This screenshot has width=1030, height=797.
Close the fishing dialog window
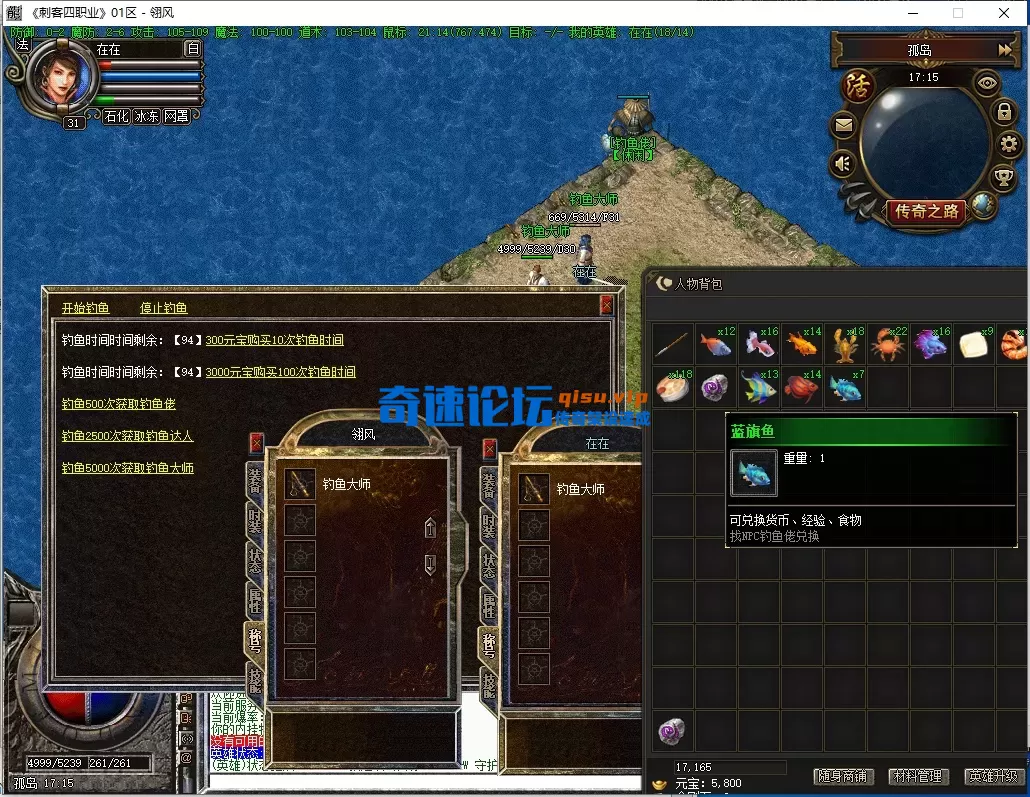tap(606, 305)
